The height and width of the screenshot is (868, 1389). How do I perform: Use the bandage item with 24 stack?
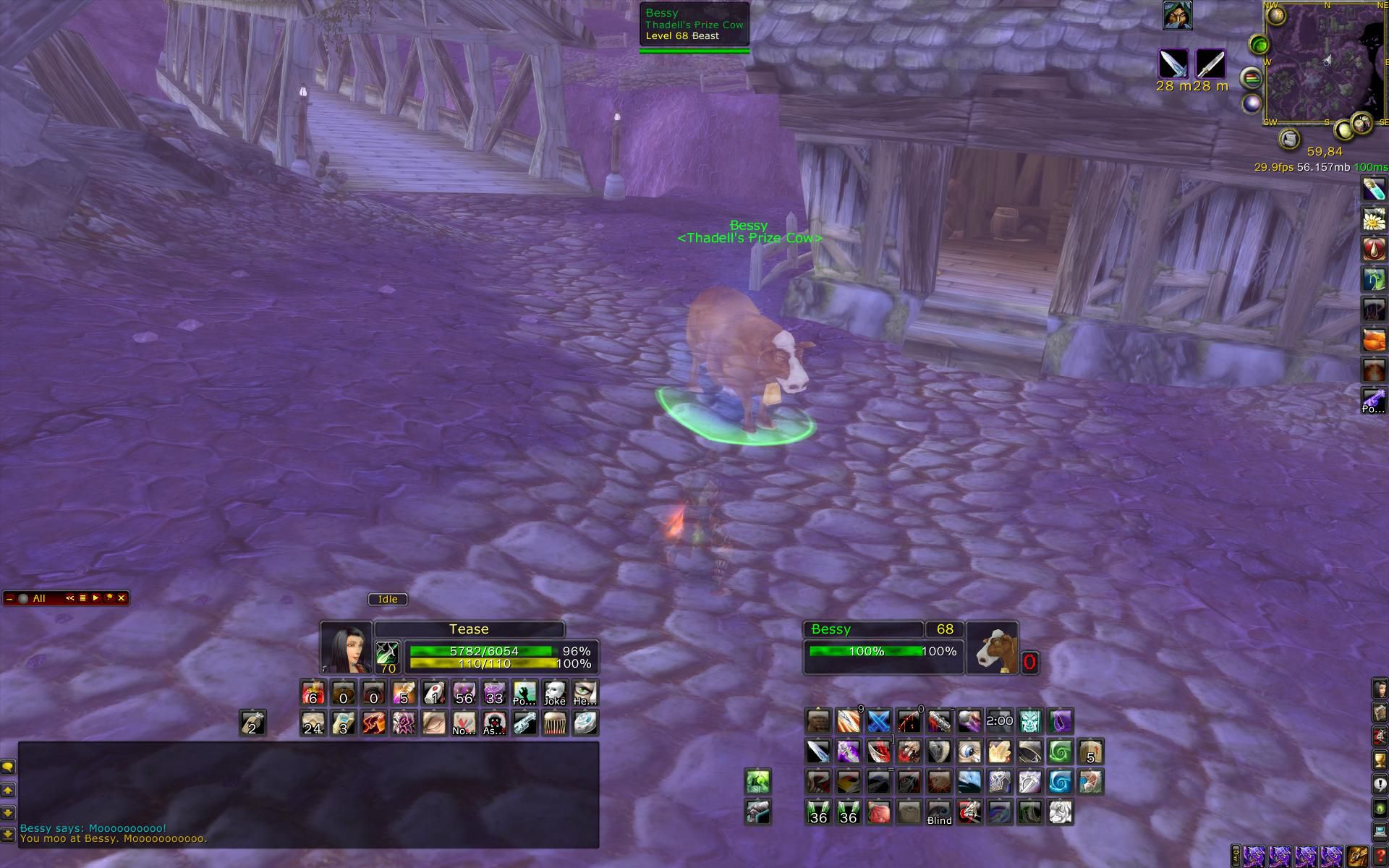313,723
